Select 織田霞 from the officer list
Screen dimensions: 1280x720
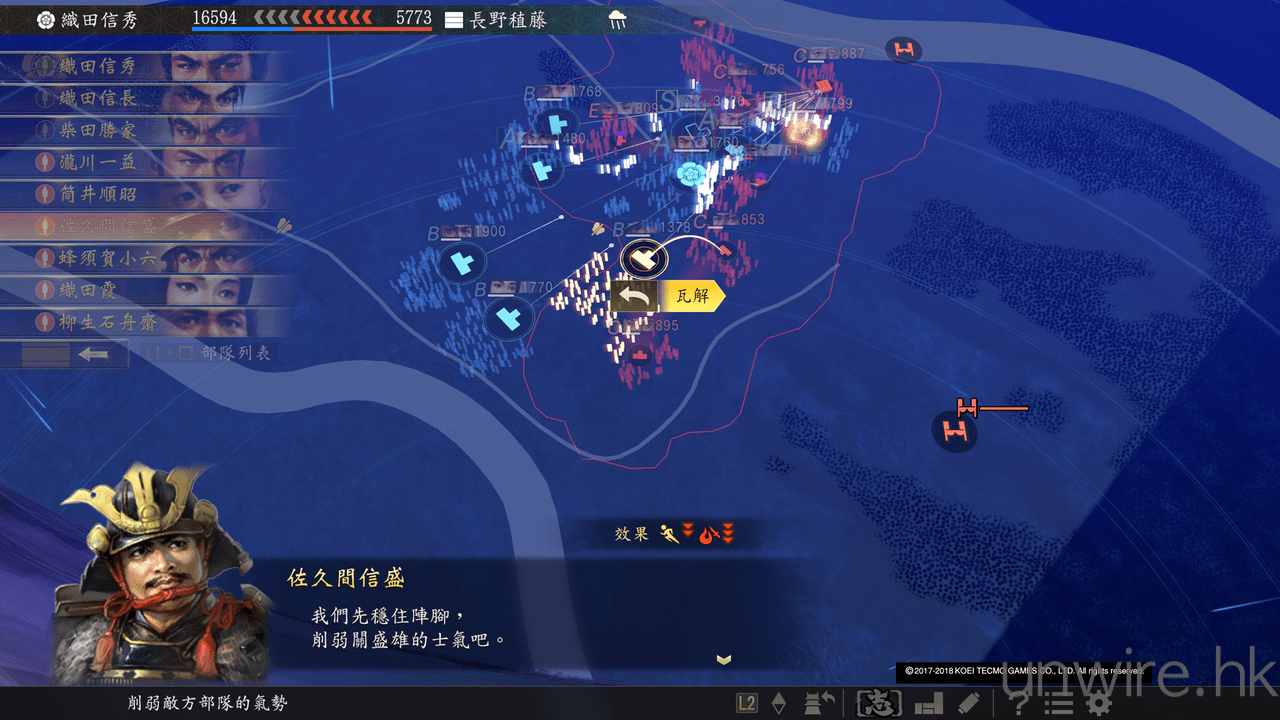(x=140, y=291)
